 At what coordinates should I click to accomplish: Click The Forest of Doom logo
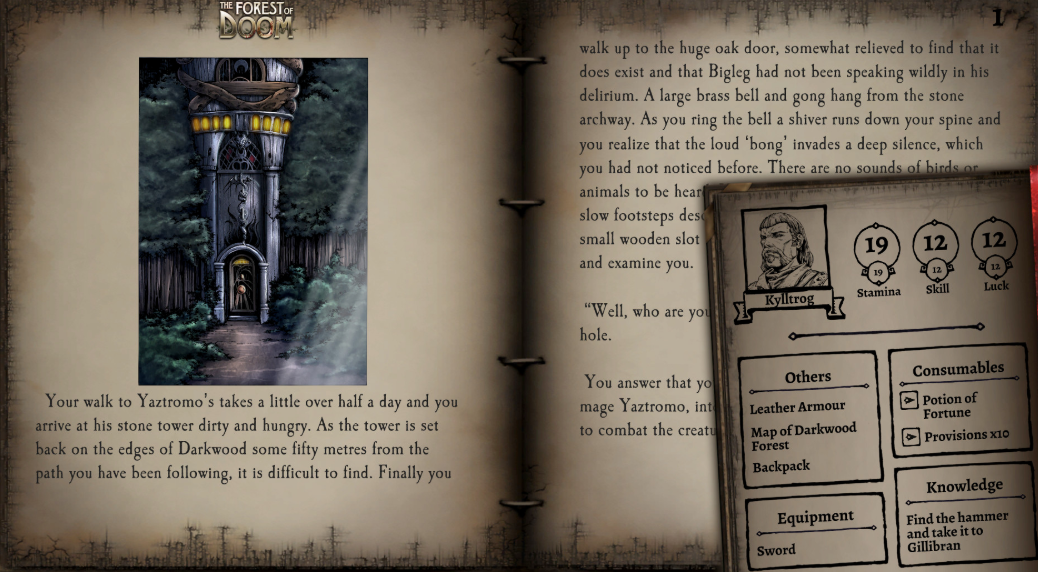(257, 20)
